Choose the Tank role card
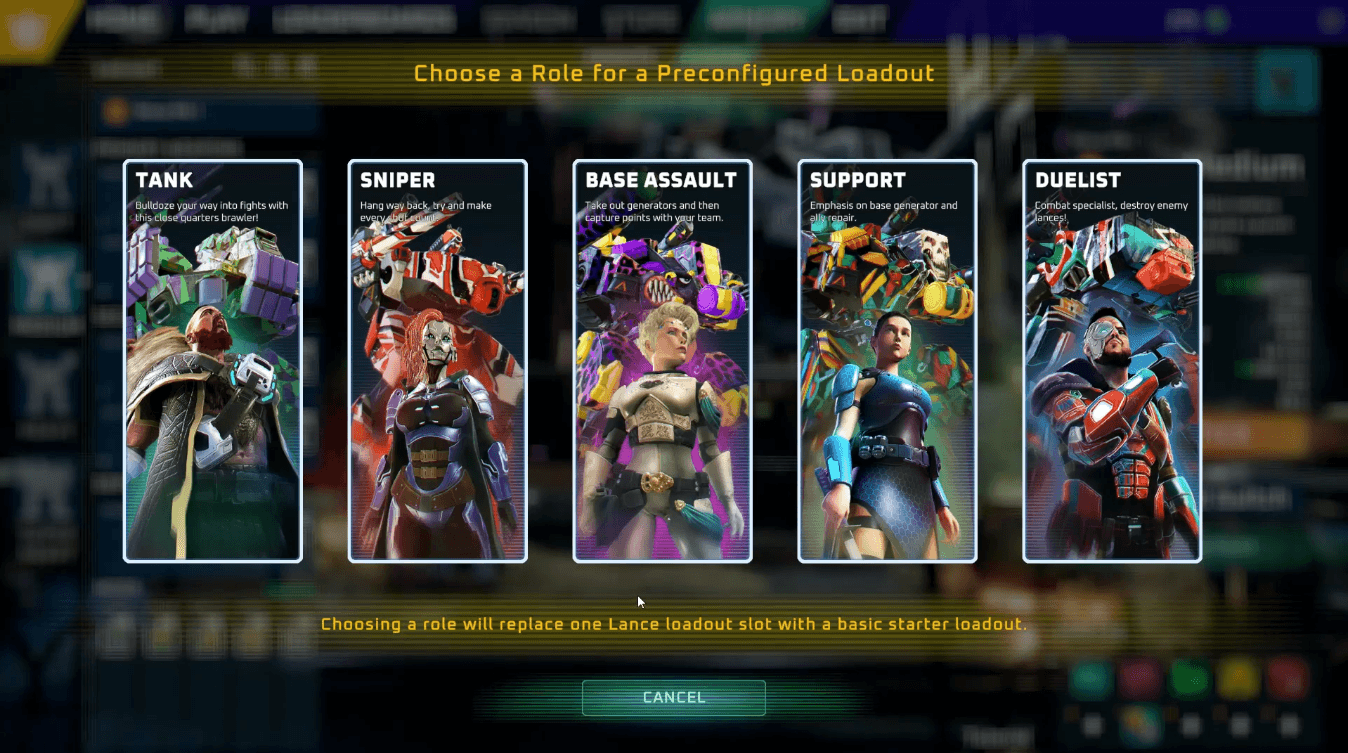This screenshot has width=1348, height=753. tap(212, 361)
